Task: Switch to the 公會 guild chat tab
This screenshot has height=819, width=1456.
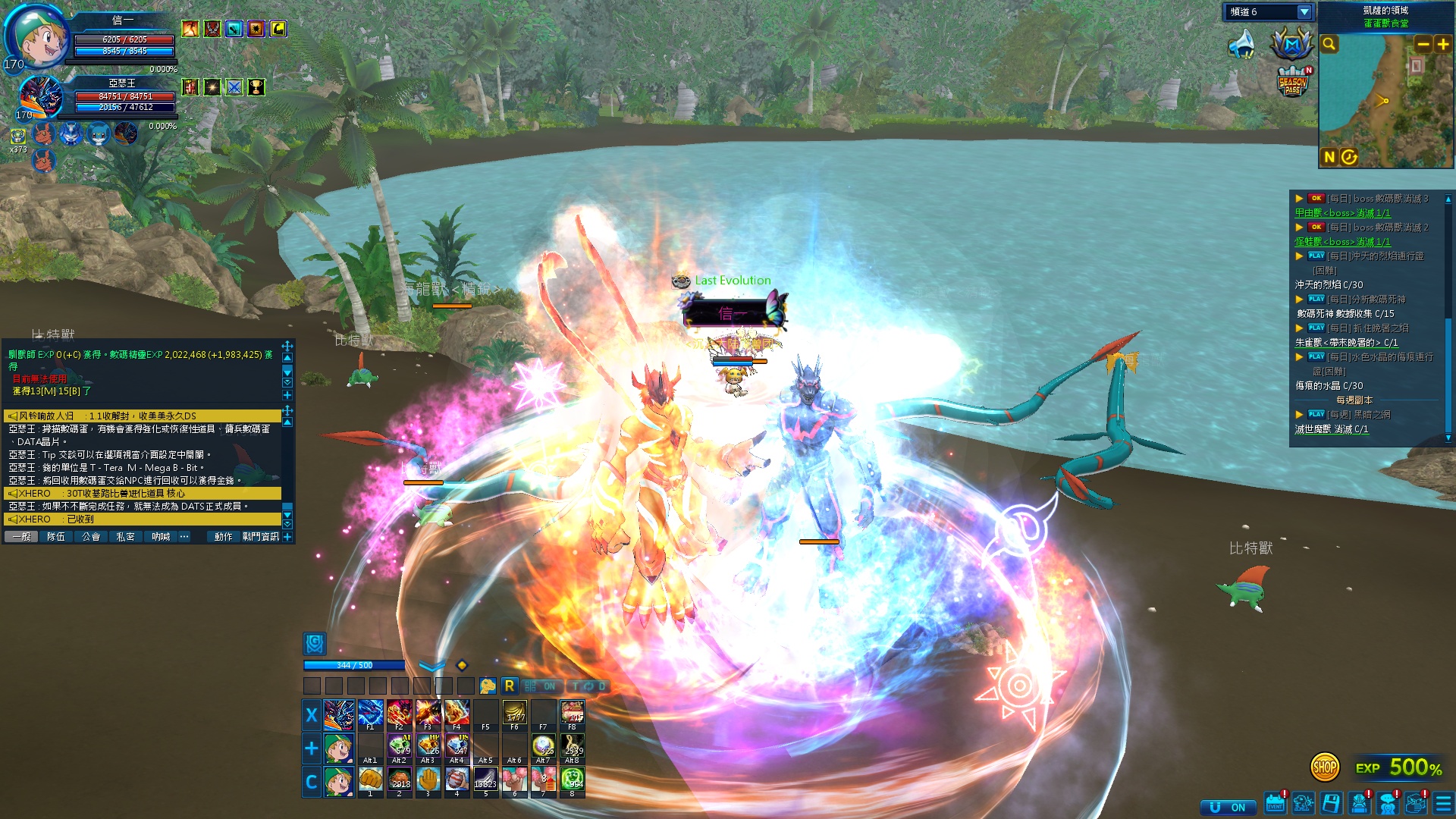Action: click(91, 537)
